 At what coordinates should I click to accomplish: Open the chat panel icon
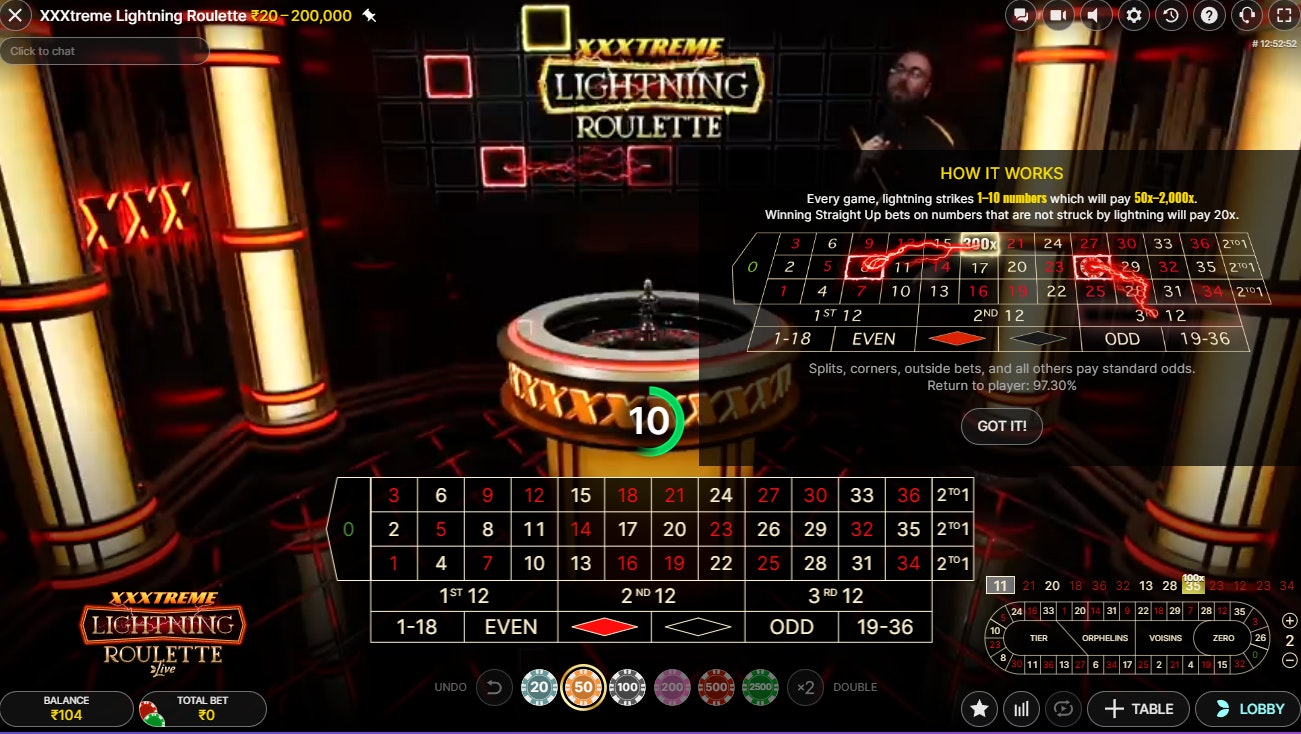tap(1019, 15)
